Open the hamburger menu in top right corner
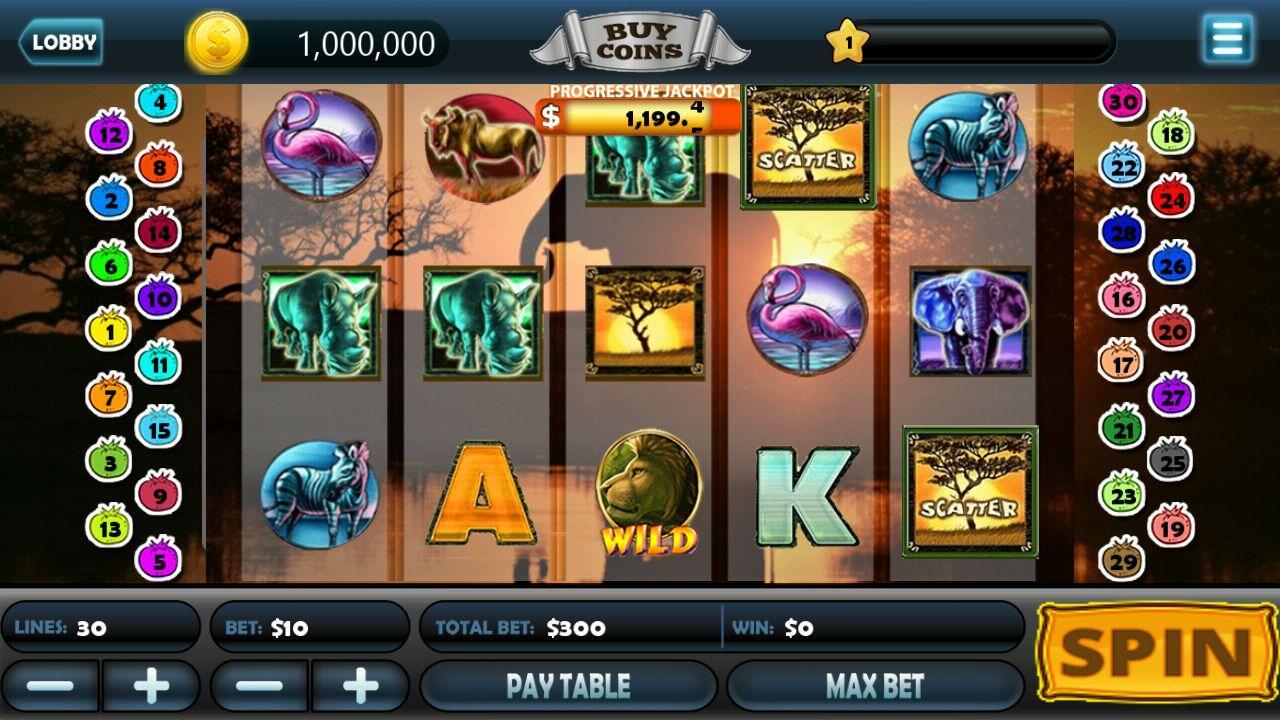Viewport: 1280px width, 720px height. pyautogui.click(x=1226, y=37)
